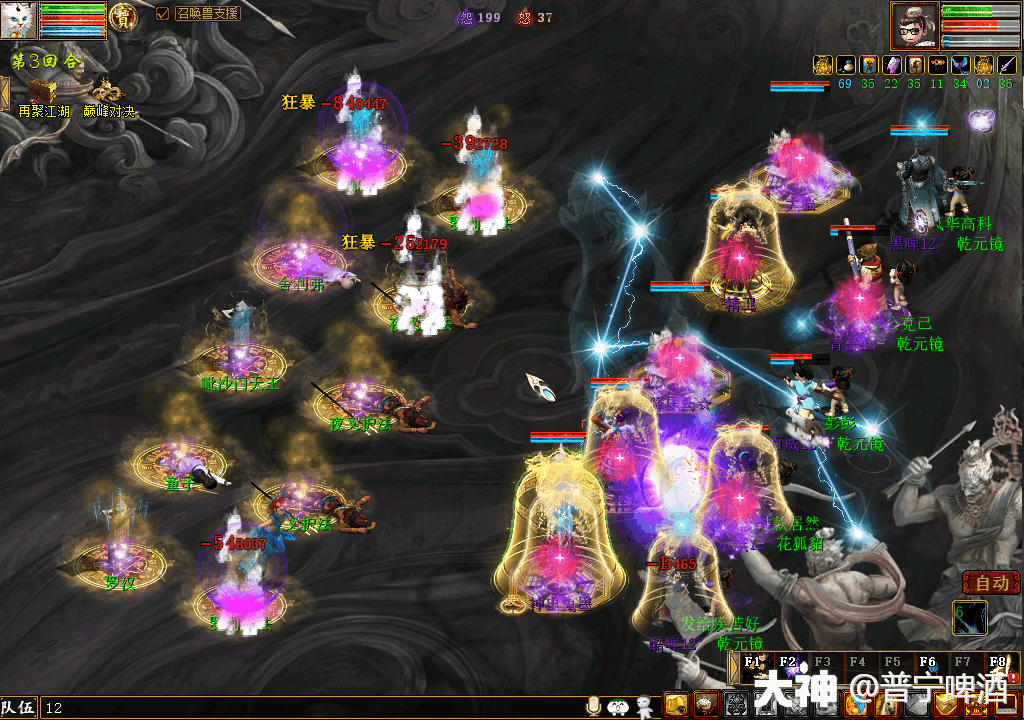Select the F1 hotkey skill slot
This screenshot has height=720, width=1024.
tap(753, 664)
